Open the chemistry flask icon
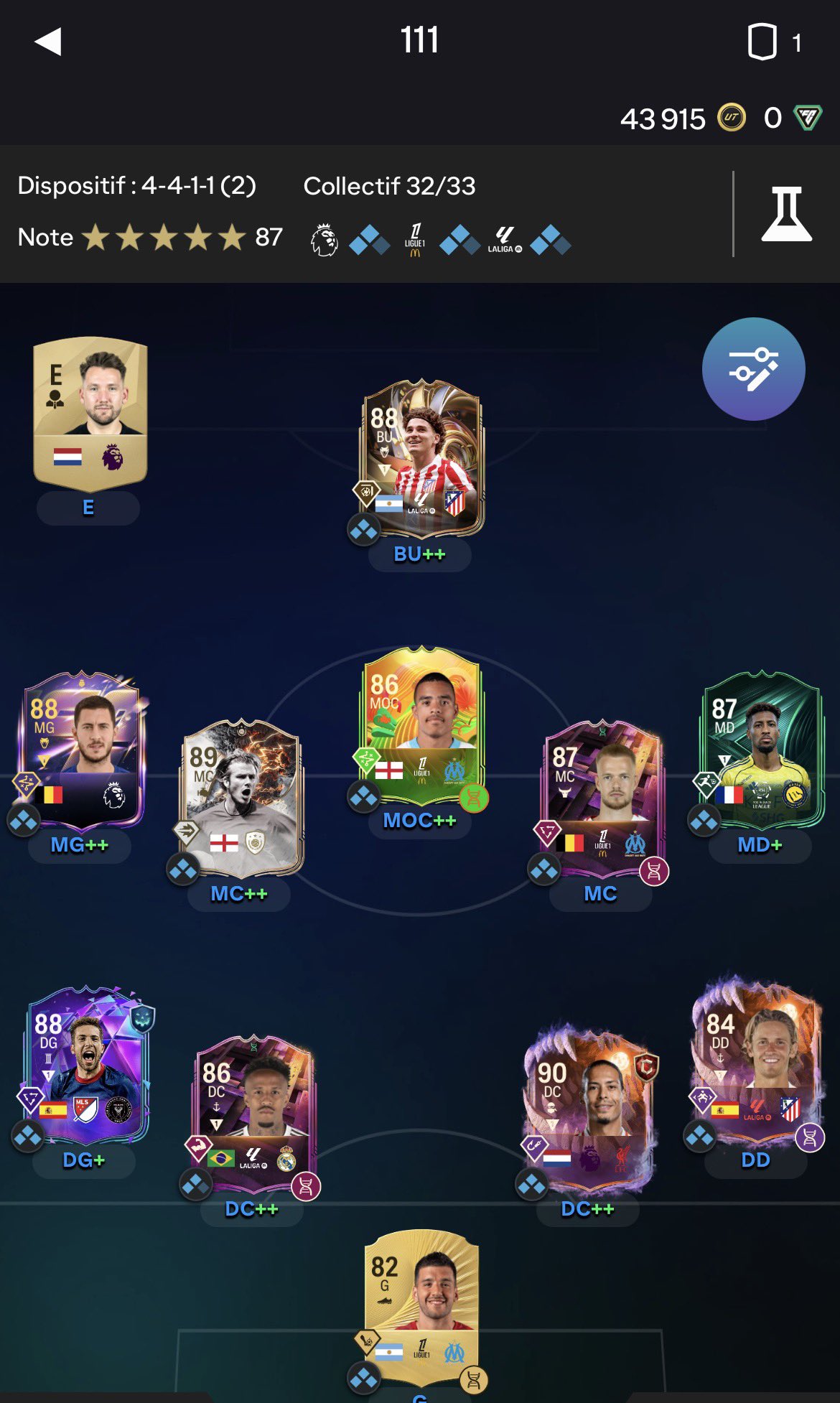This screenshot has height=1403, width=840. coord(786,214)
